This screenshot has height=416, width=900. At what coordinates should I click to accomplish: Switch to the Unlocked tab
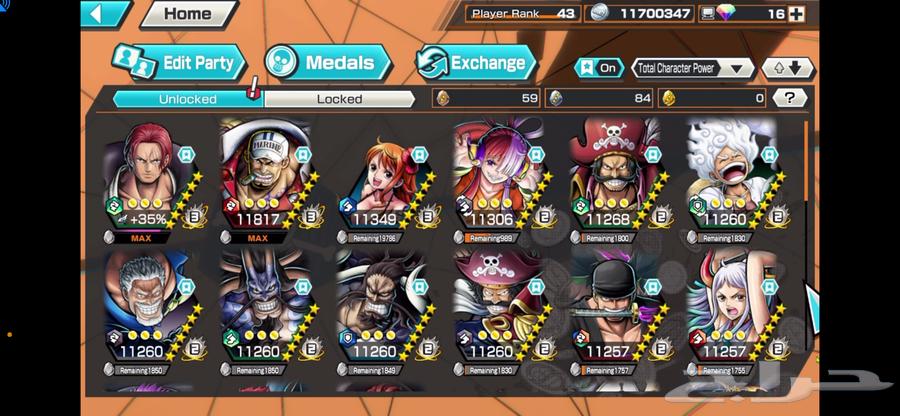pyautogui.click(x=187, y=99)
